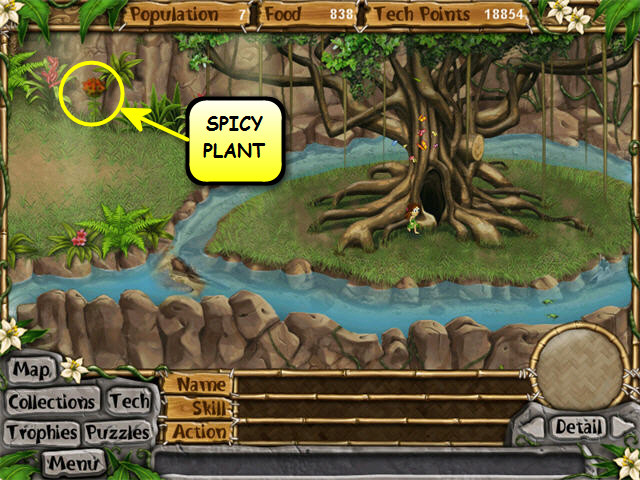Select previous villager with left arrow

pos(531,428)
